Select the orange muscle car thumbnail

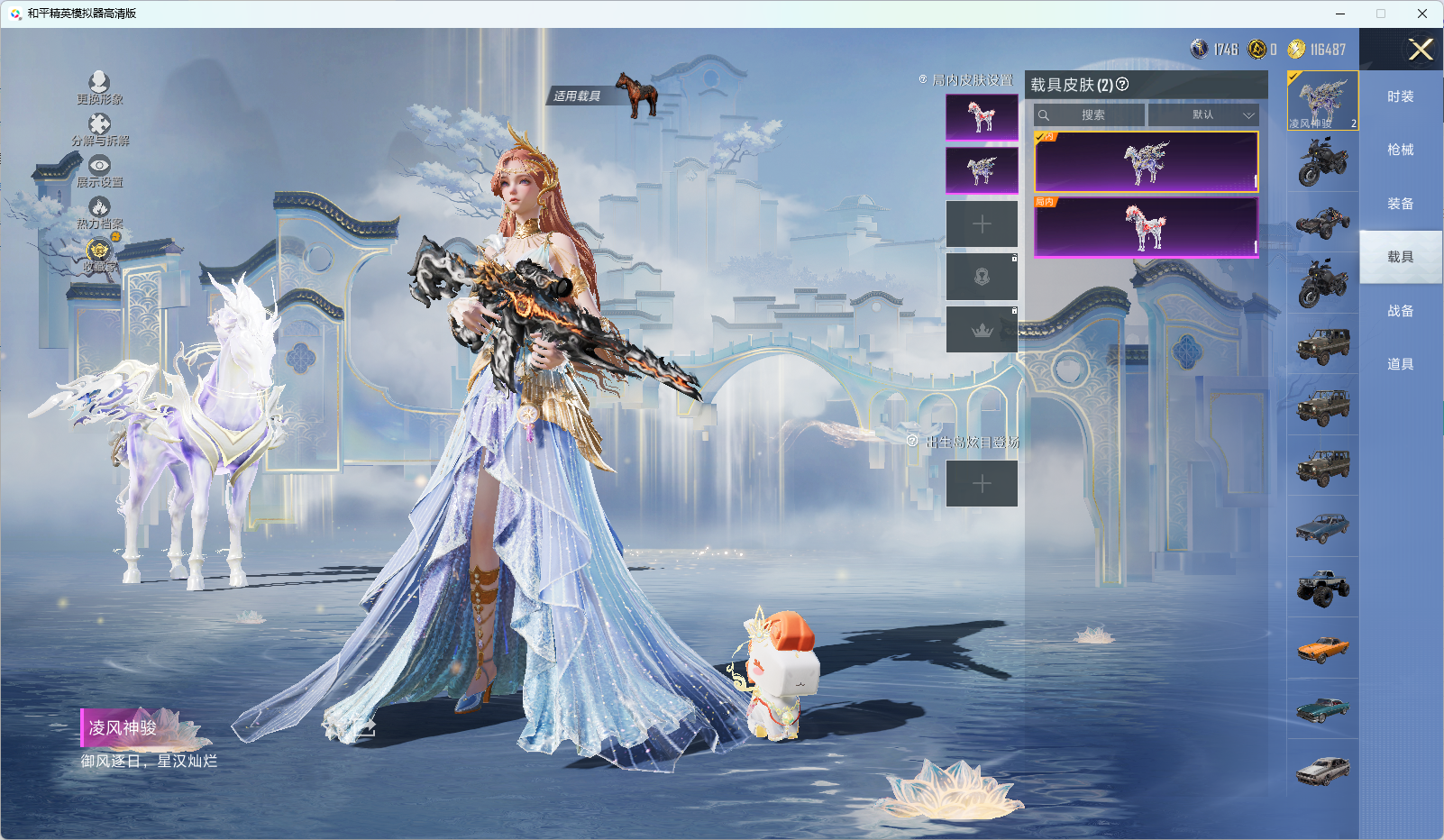[x=1322, y=648]
